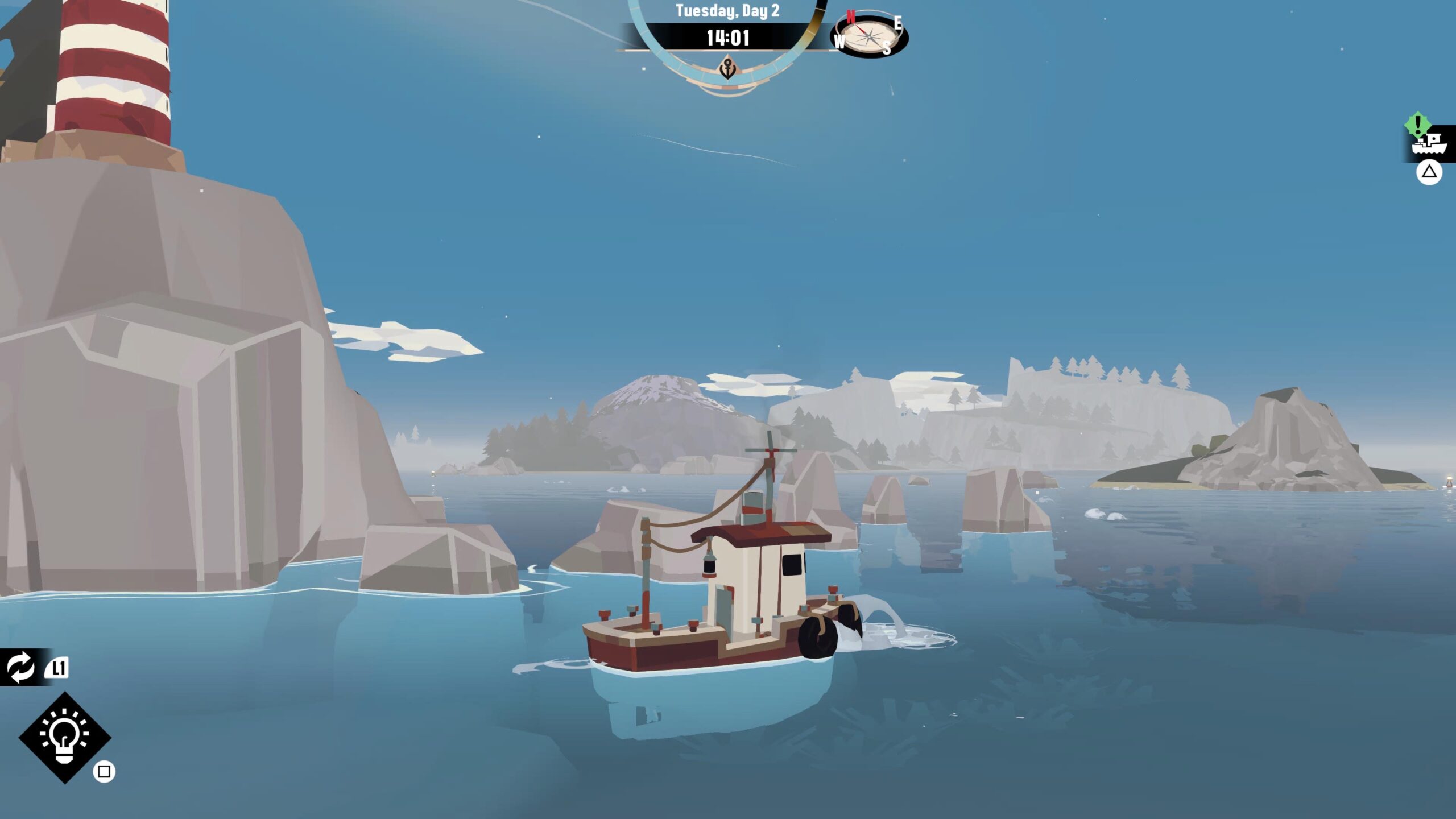Click the 14:01 time display
The width and height of the screenshot is (1456, 819).
[x=728, y=38]
